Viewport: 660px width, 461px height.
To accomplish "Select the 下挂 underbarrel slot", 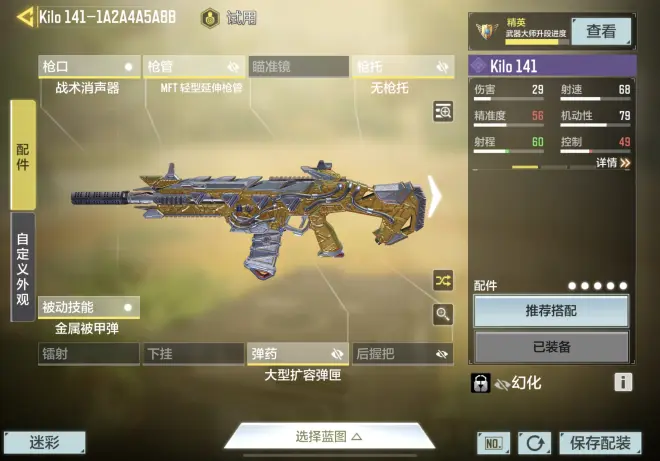I will pos(194,354).
